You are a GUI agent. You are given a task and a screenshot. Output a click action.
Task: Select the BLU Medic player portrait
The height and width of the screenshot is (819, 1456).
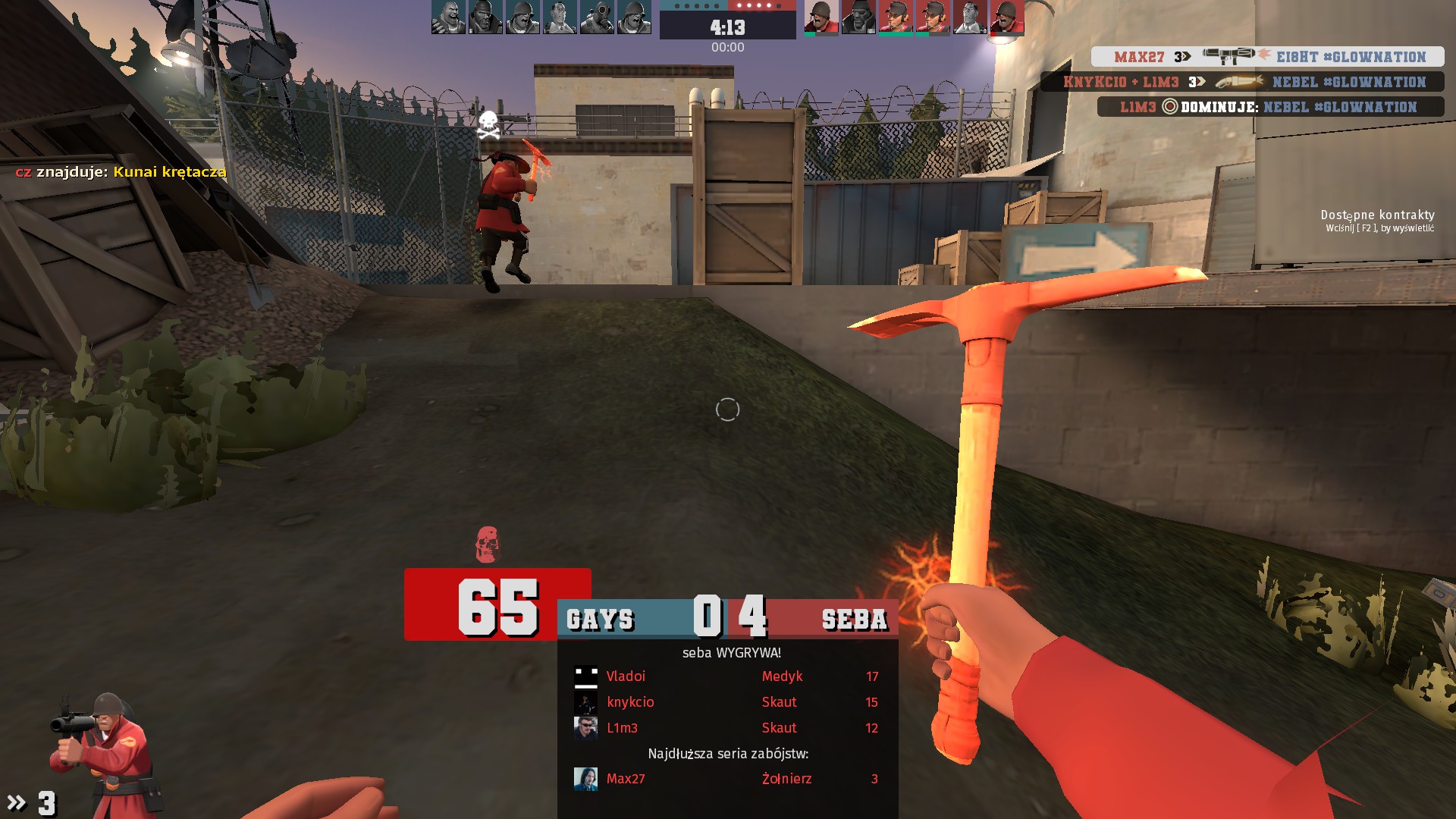click(560, 17)
